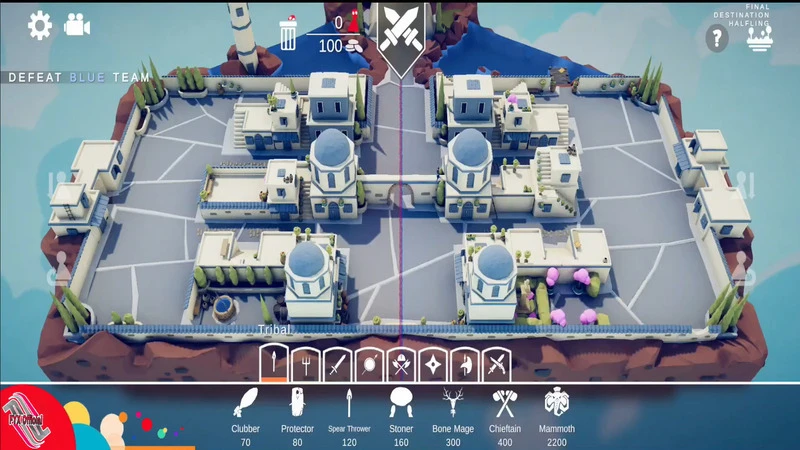Select the shuriken faction tab
Image resolution: width=800 pixels, height=450 pixels.
(x=431, y=362)
